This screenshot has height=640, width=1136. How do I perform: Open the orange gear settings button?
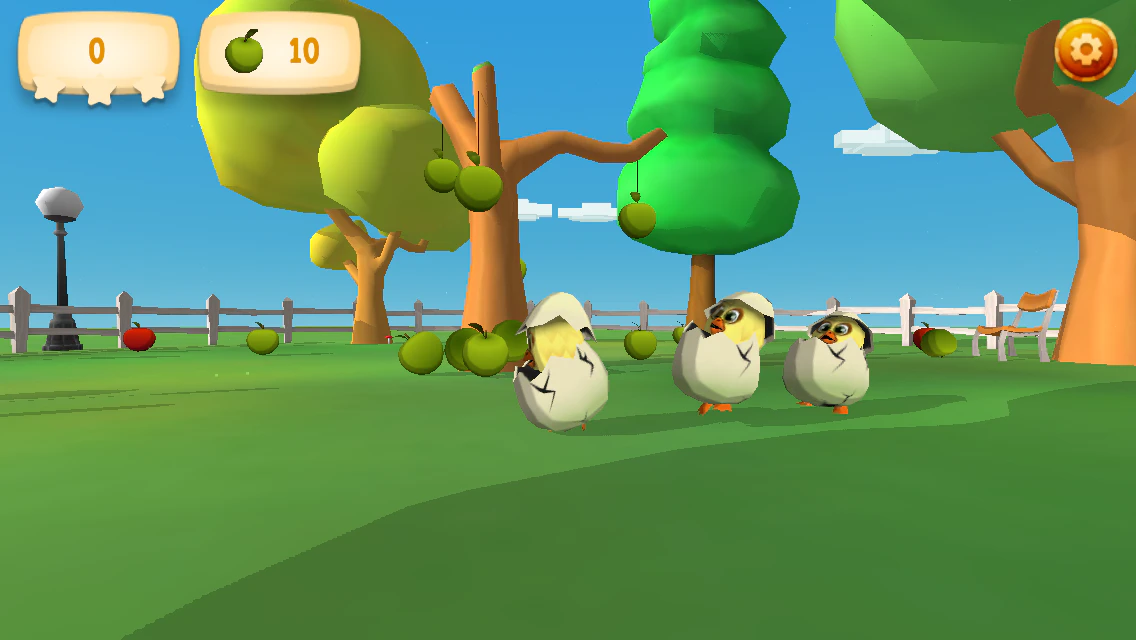pyautogui.click(x=1086, y=49)
